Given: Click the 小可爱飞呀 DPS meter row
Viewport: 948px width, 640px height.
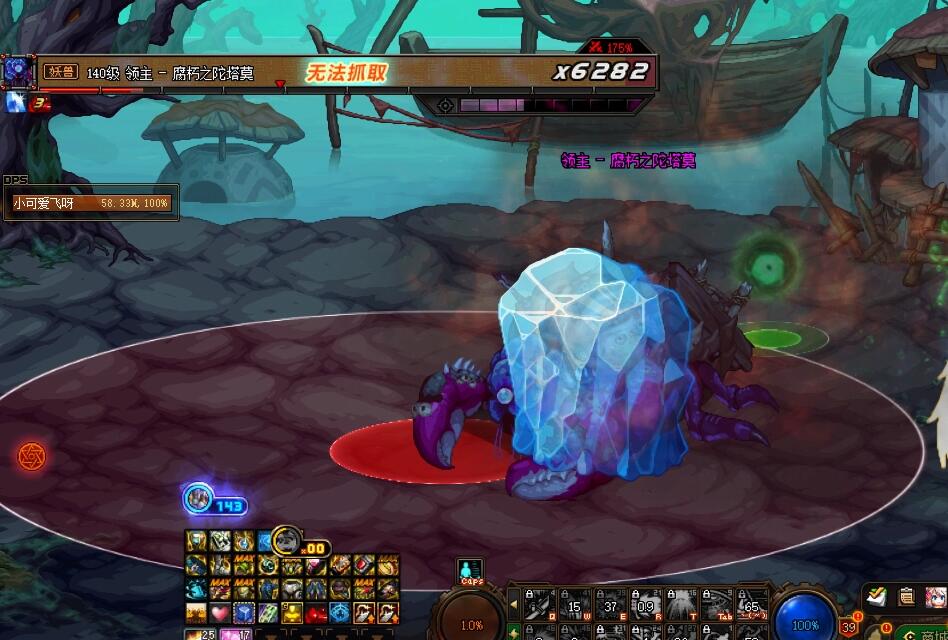Looking at the screenshot, I should (91, 203).
